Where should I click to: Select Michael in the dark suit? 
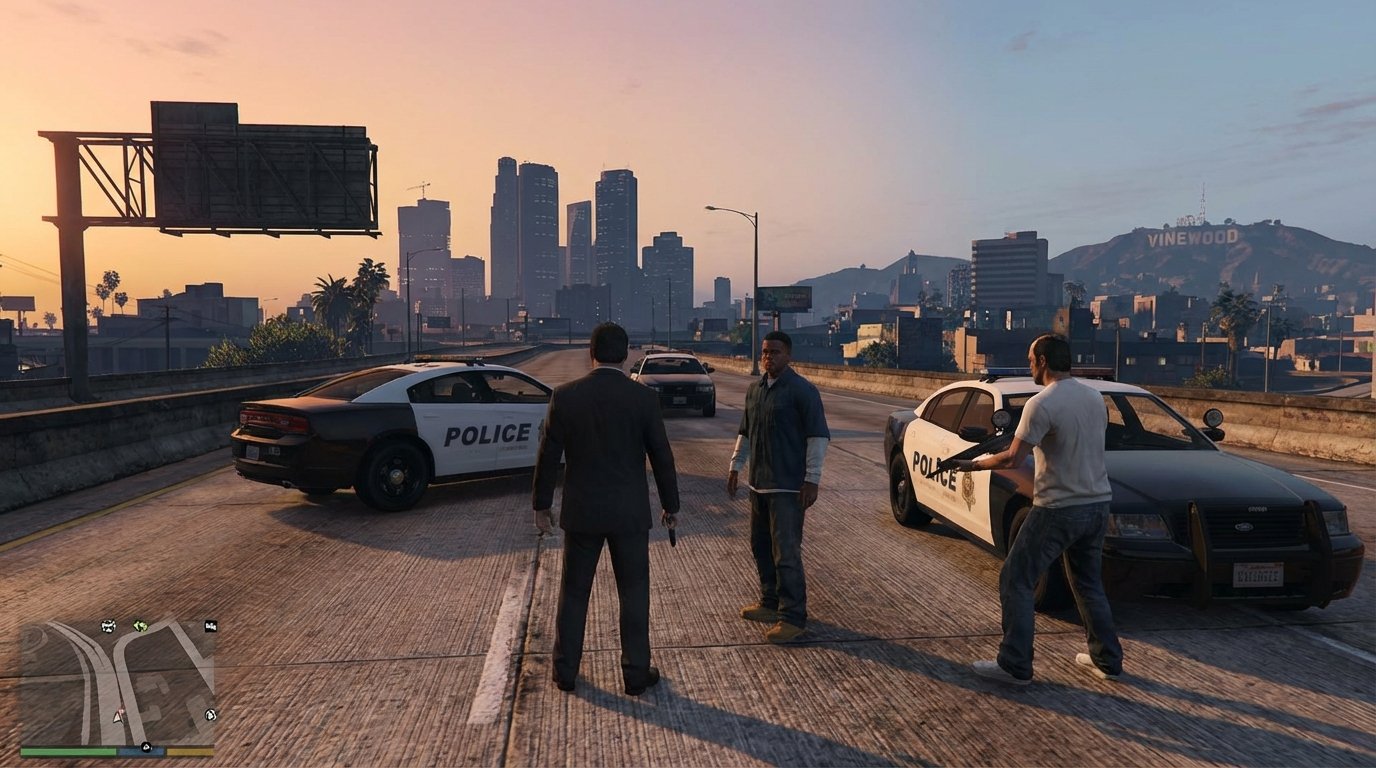[608, 480]
